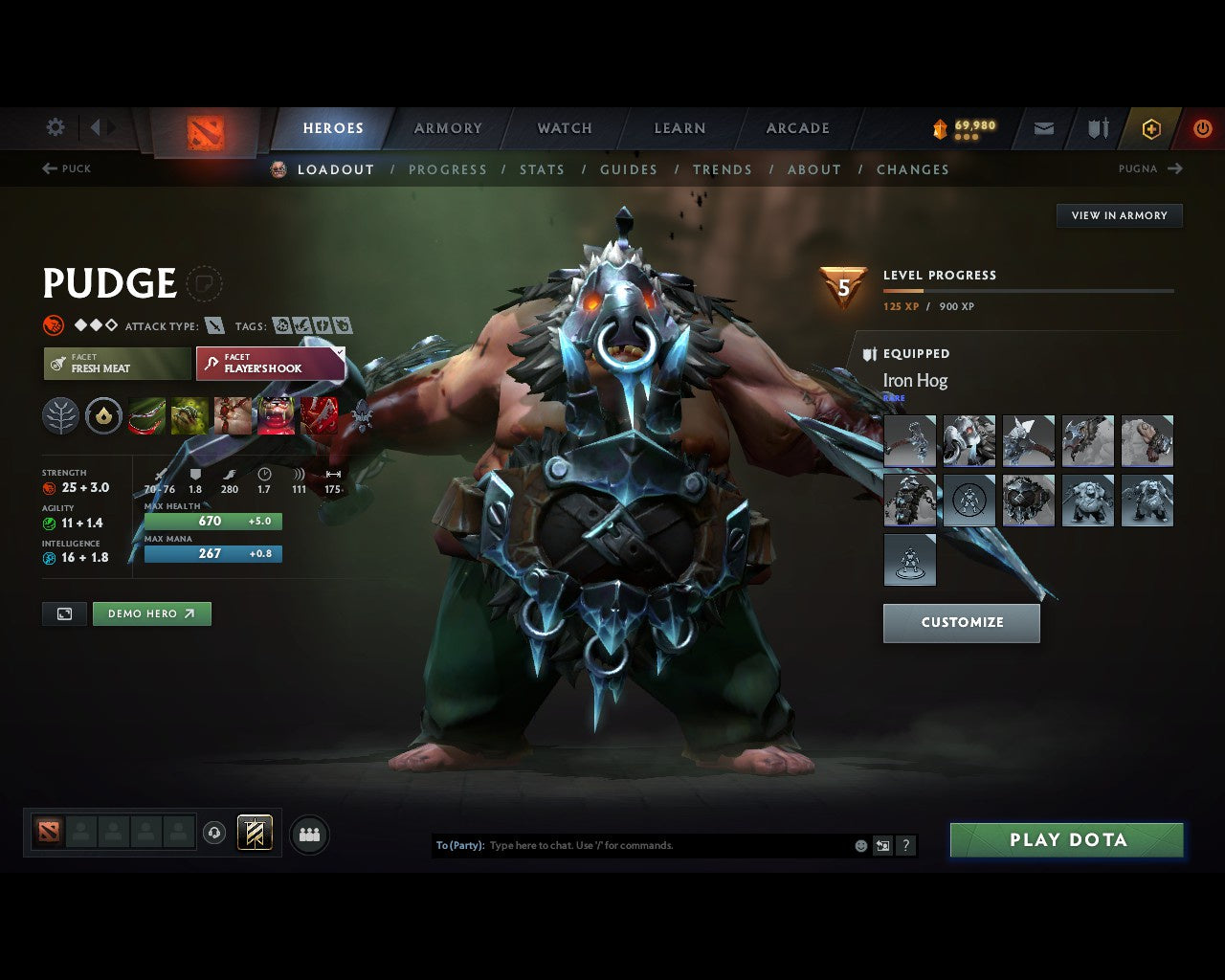Open chat emoticon picker in chat bar

click(x=859, y=845)
